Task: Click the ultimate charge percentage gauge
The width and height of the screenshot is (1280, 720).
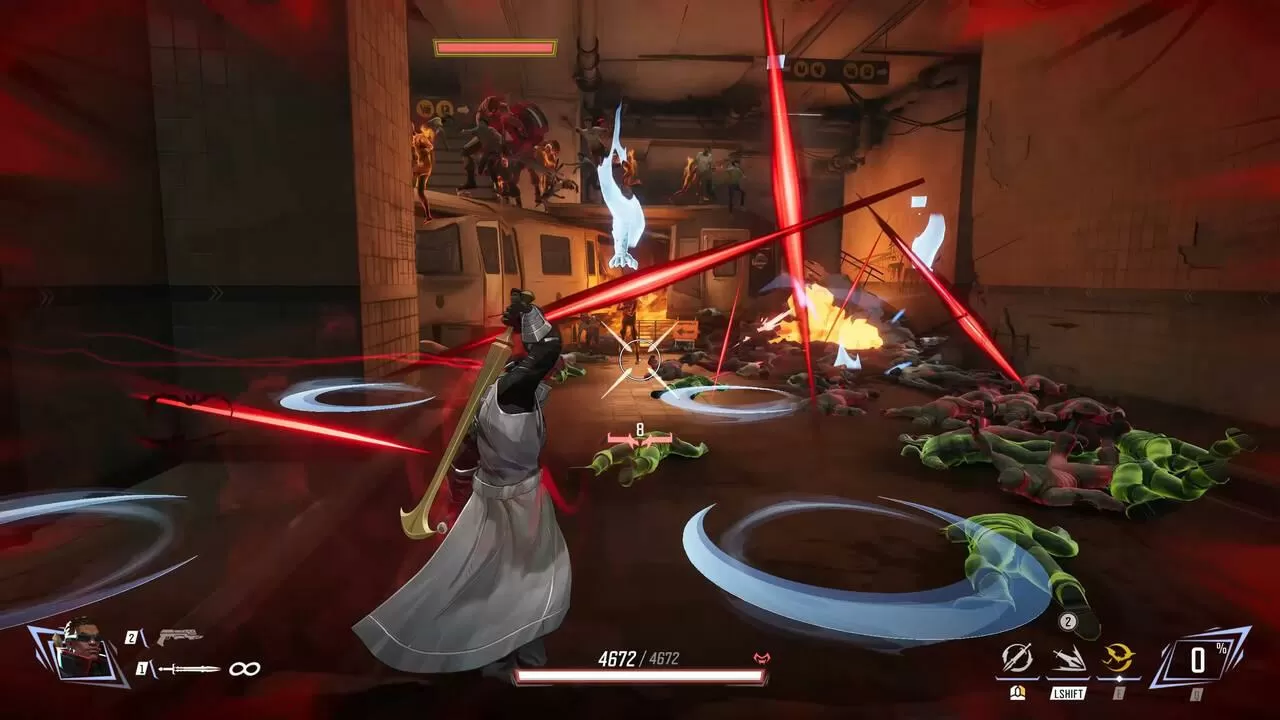Action: coord(1199,659)
